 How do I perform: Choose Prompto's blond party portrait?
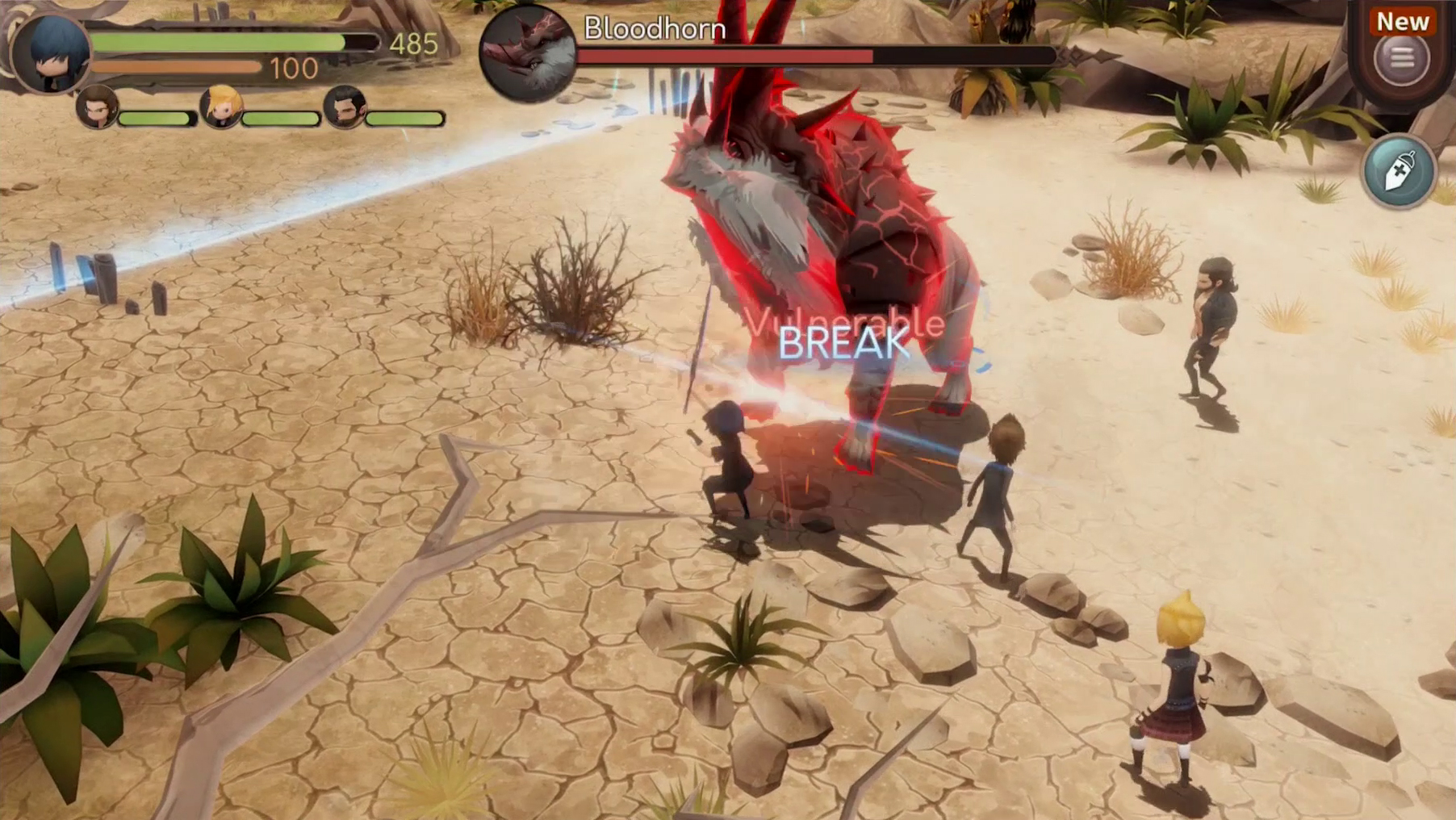click(220, 107)
